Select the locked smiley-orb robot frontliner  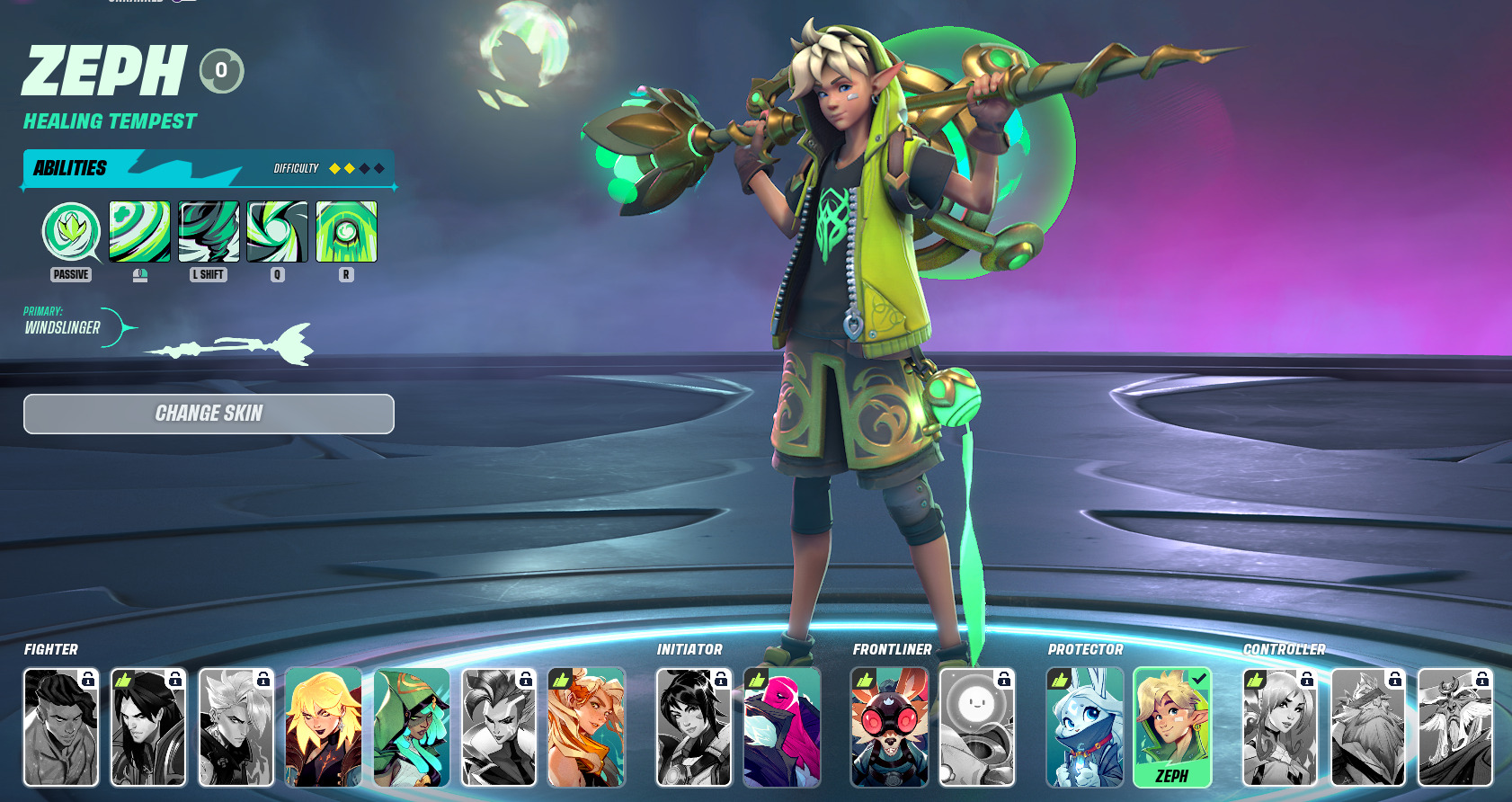[x=977, y=726]
